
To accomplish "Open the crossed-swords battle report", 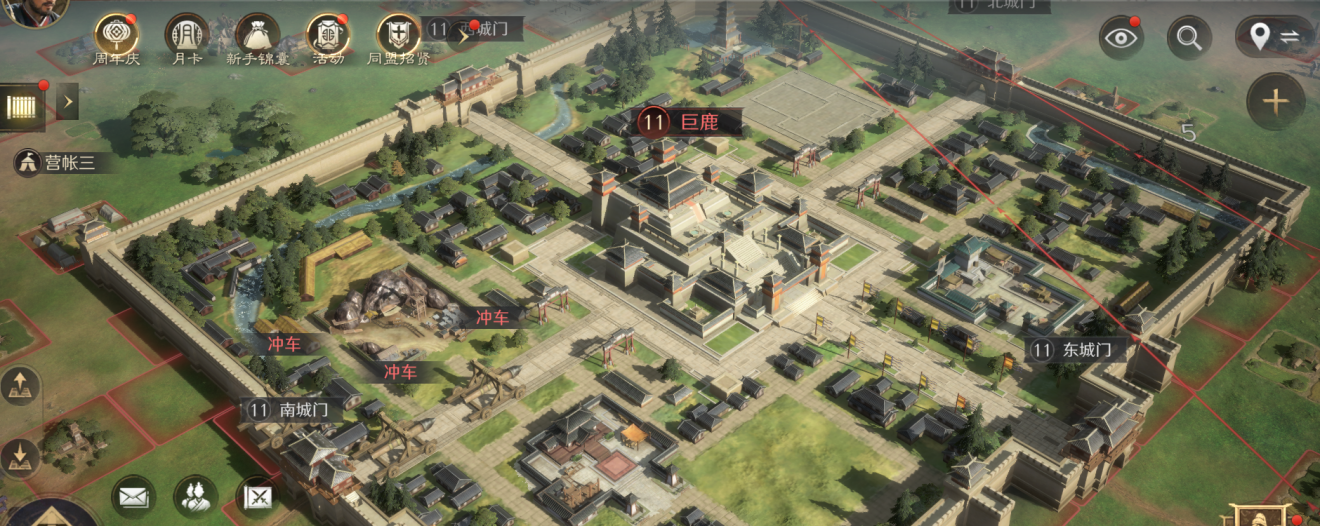I will point(257,496).
